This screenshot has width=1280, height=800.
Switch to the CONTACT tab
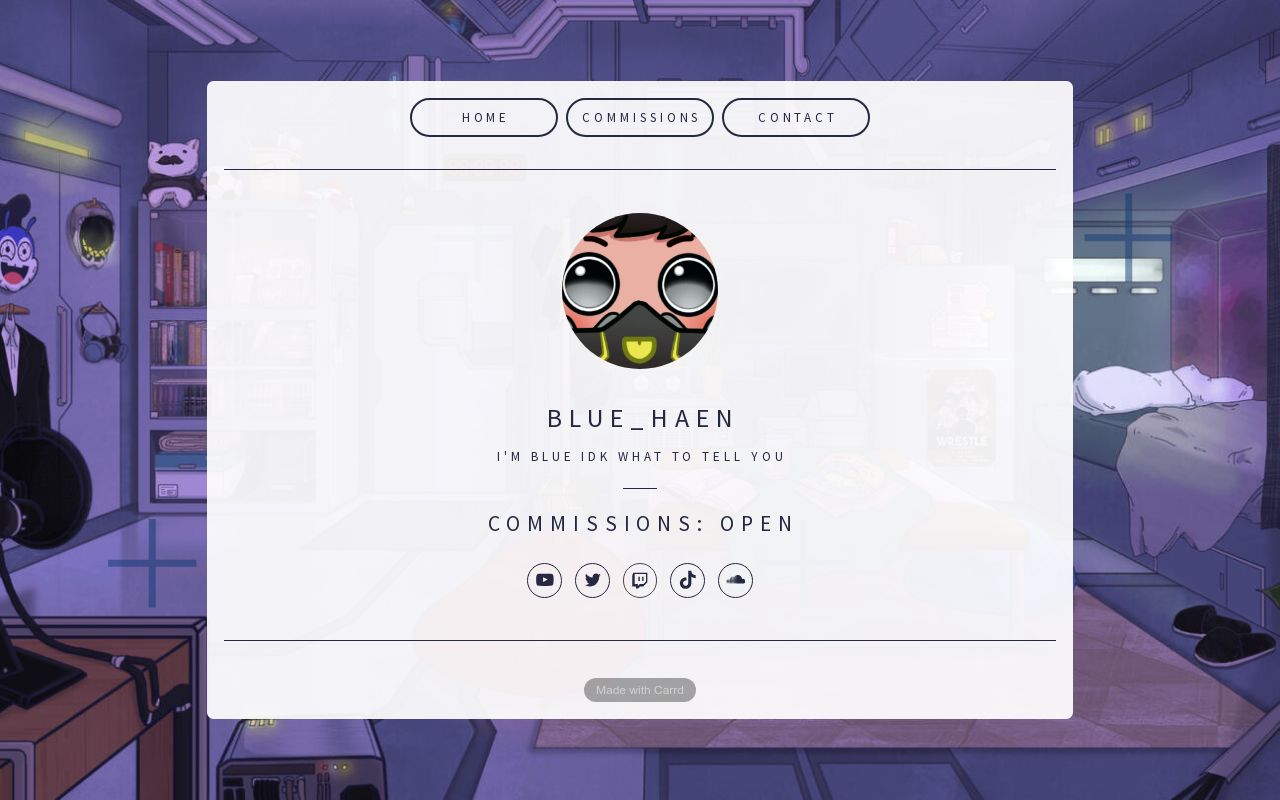click(x=796, y=117)
